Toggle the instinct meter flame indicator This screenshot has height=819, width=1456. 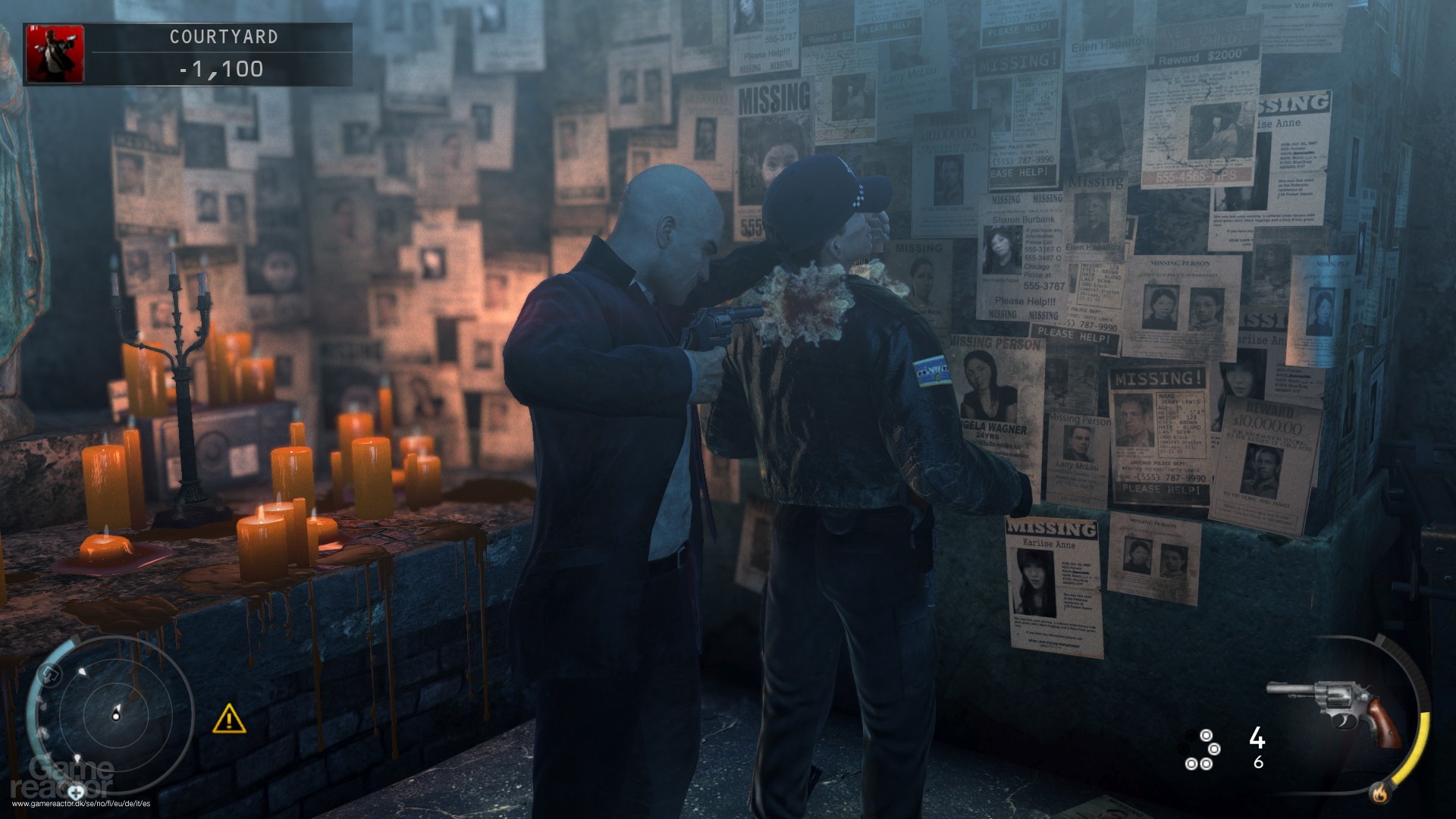(x=1379, y=793)
